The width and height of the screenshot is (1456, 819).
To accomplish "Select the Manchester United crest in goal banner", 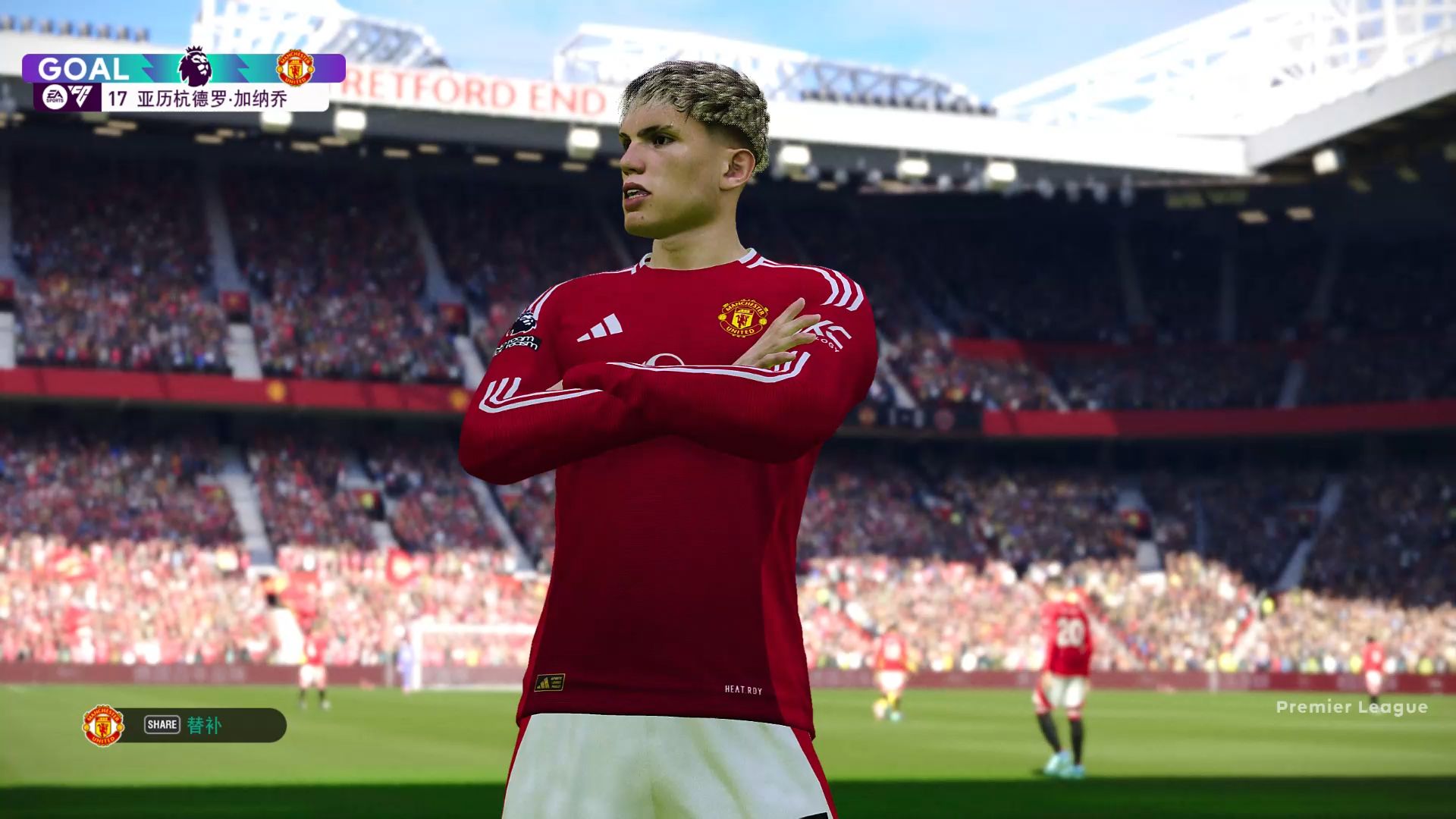I will point(295,68).
